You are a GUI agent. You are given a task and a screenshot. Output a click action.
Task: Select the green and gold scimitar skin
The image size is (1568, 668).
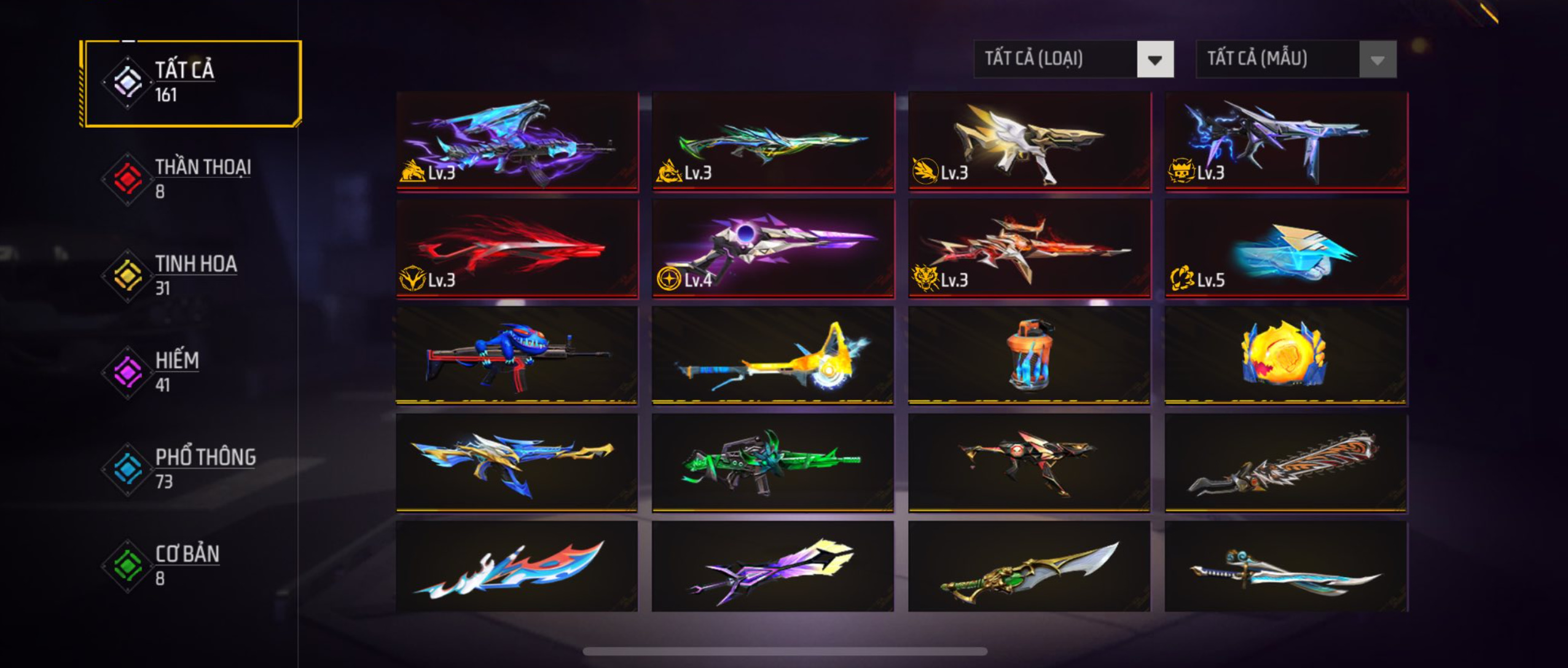tap(1029, 567)
